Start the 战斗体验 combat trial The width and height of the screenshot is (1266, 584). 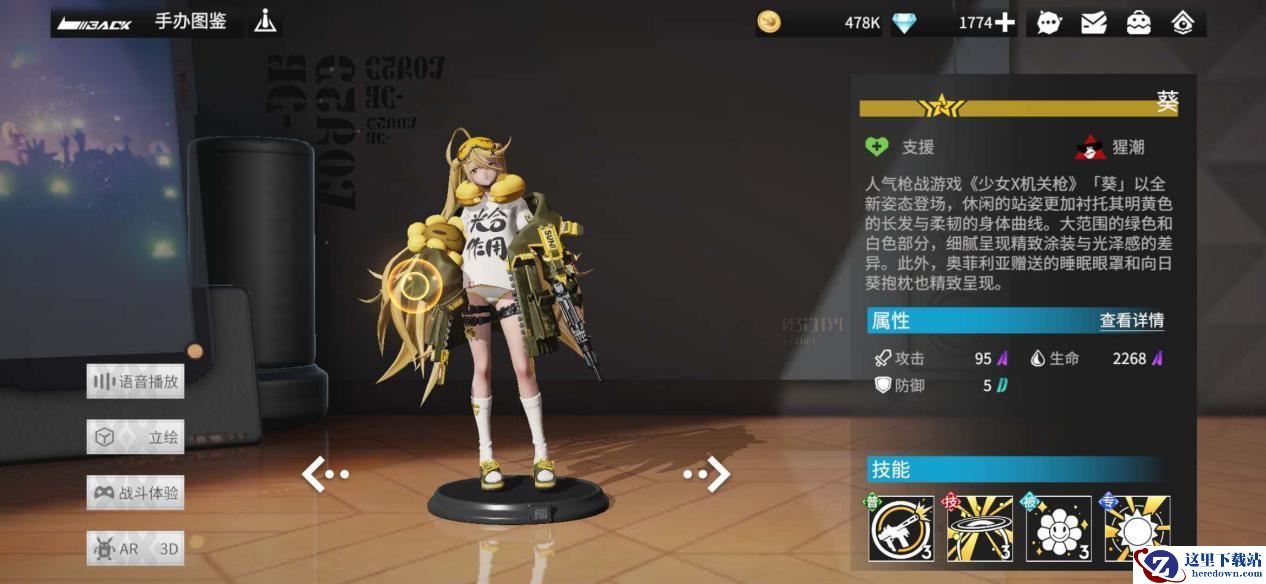tap(136, 492)
